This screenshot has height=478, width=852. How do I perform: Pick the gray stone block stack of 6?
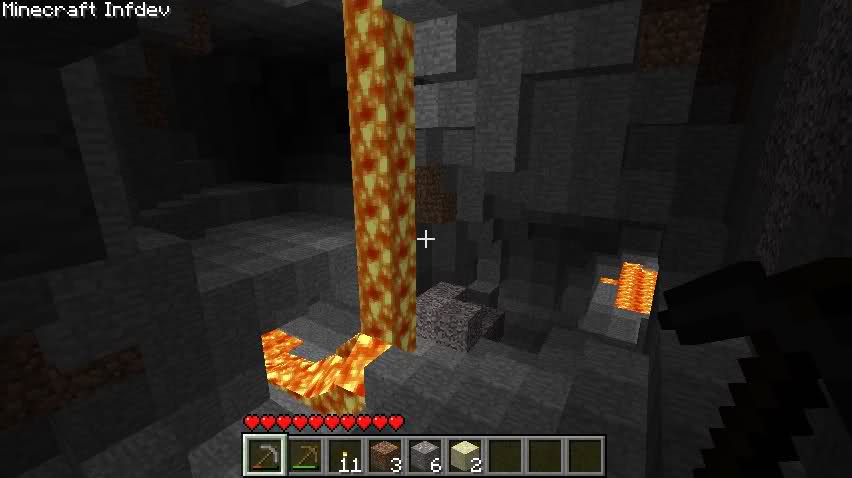pos(425,456)
